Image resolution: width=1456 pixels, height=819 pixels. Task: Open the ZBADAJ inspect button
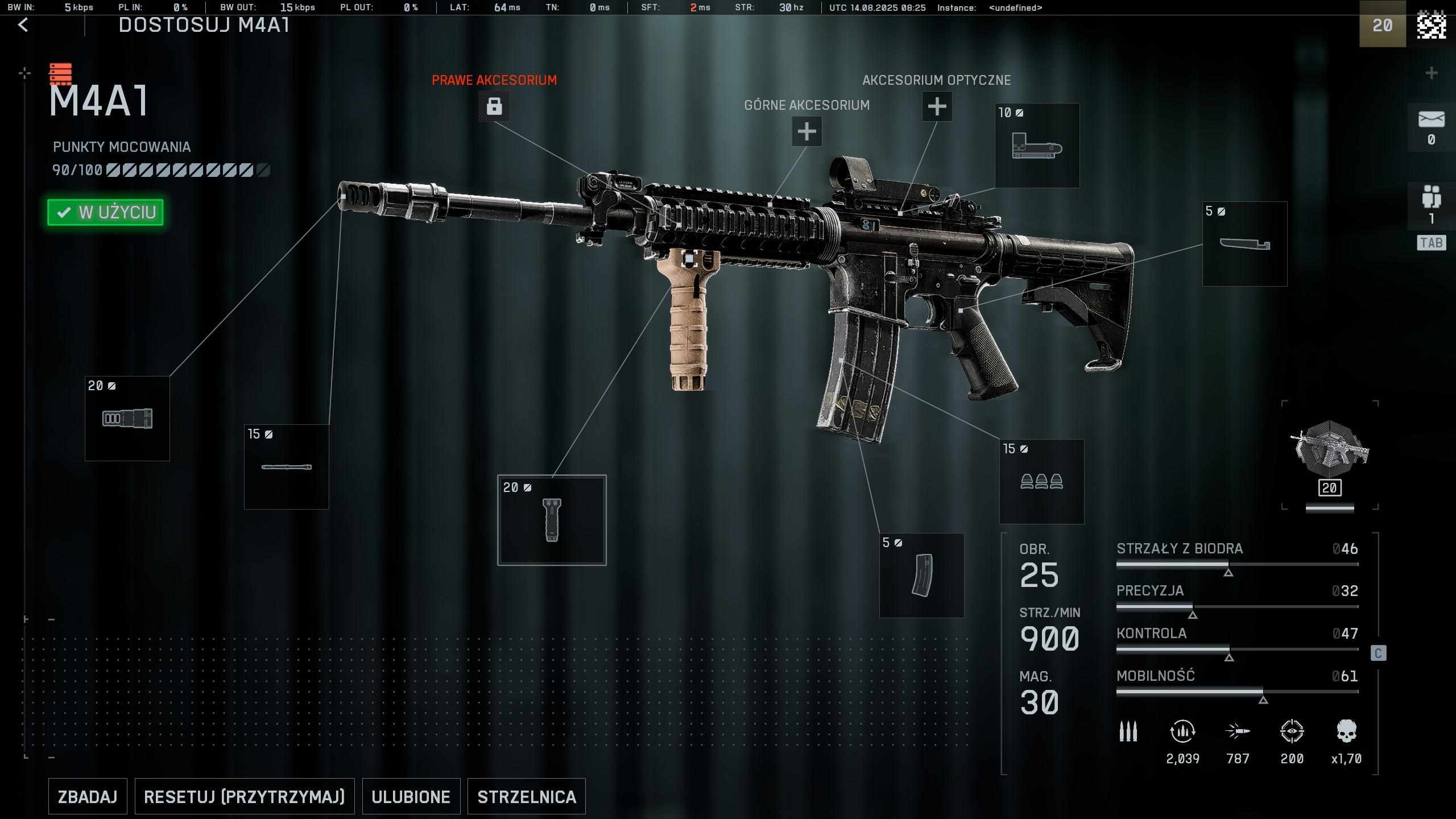(x=88, y=796)
